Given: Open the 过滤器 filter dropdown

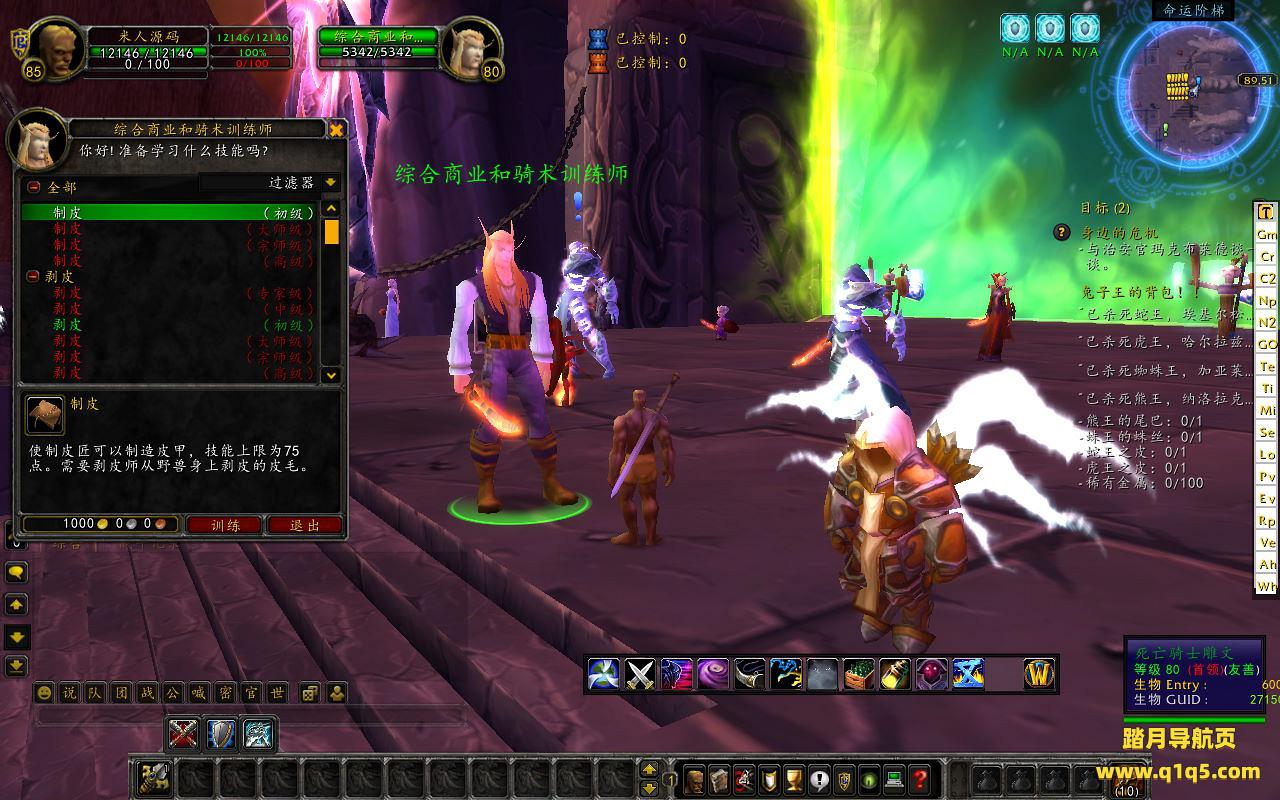Looking at the screenshot, I should coord(331,183).
